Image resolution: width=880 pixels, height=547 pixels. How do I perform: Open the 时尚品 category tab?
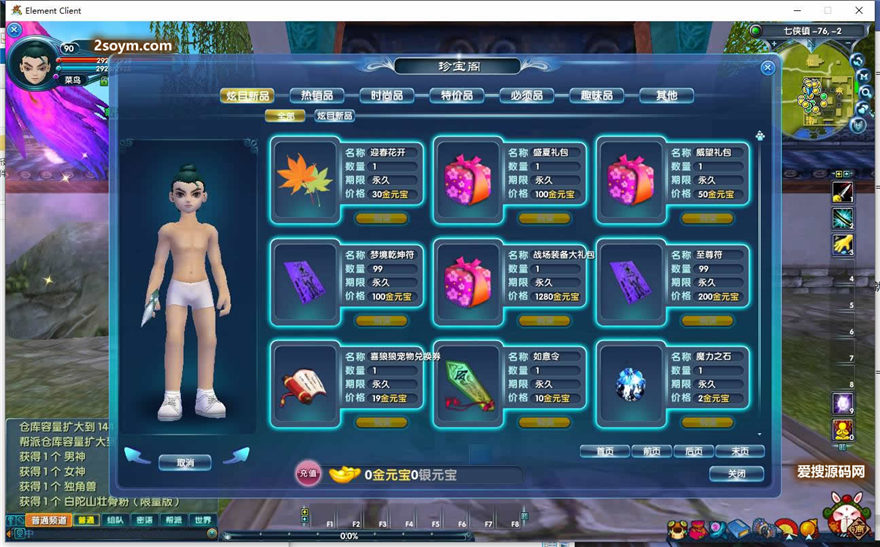coord(387,95)
